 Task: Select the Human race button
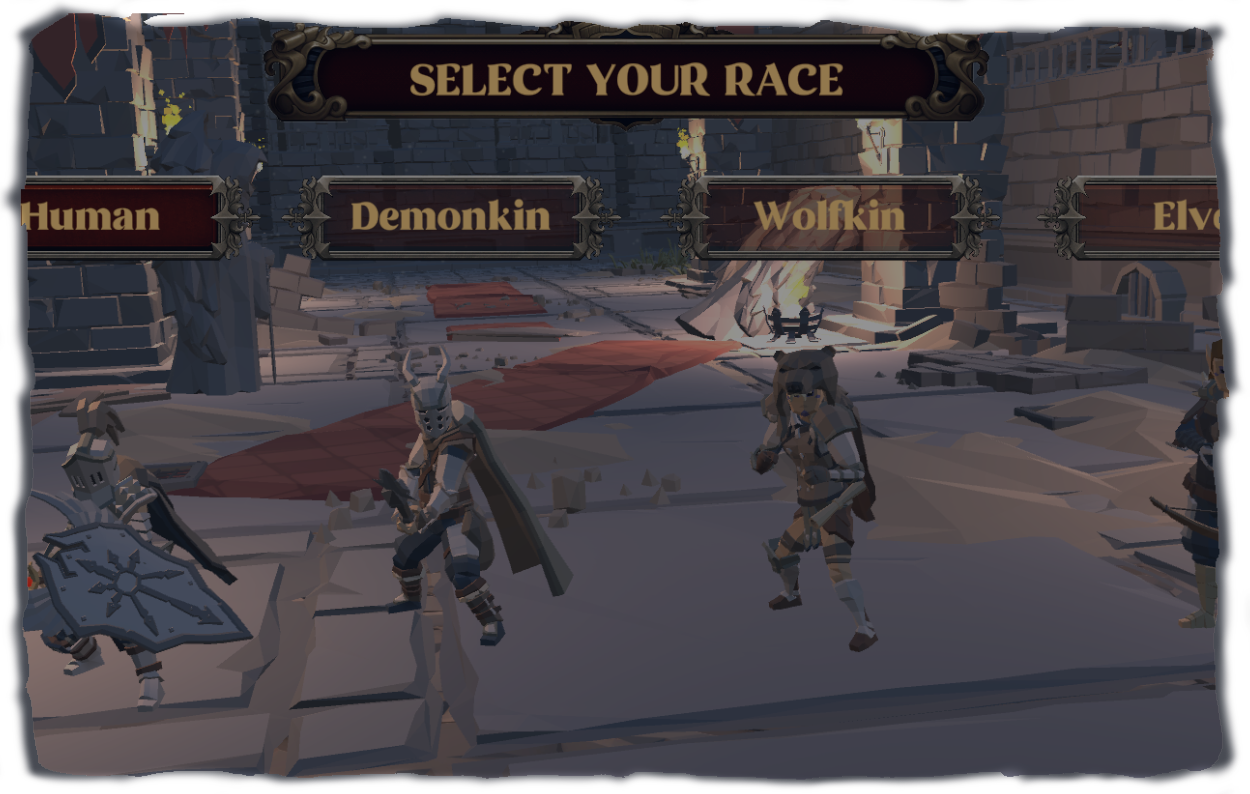click(x=110, y=217)
